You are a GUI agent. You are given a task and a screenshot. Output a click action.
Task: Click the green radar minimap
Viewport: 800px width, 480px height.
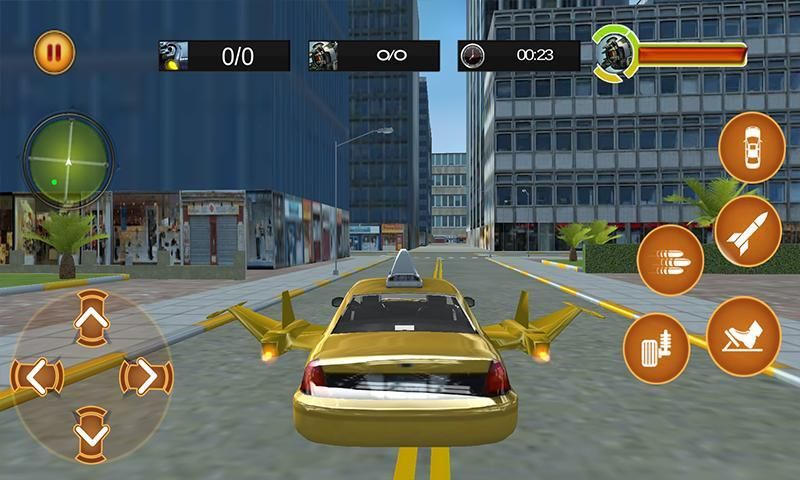(x=68, y=160)
